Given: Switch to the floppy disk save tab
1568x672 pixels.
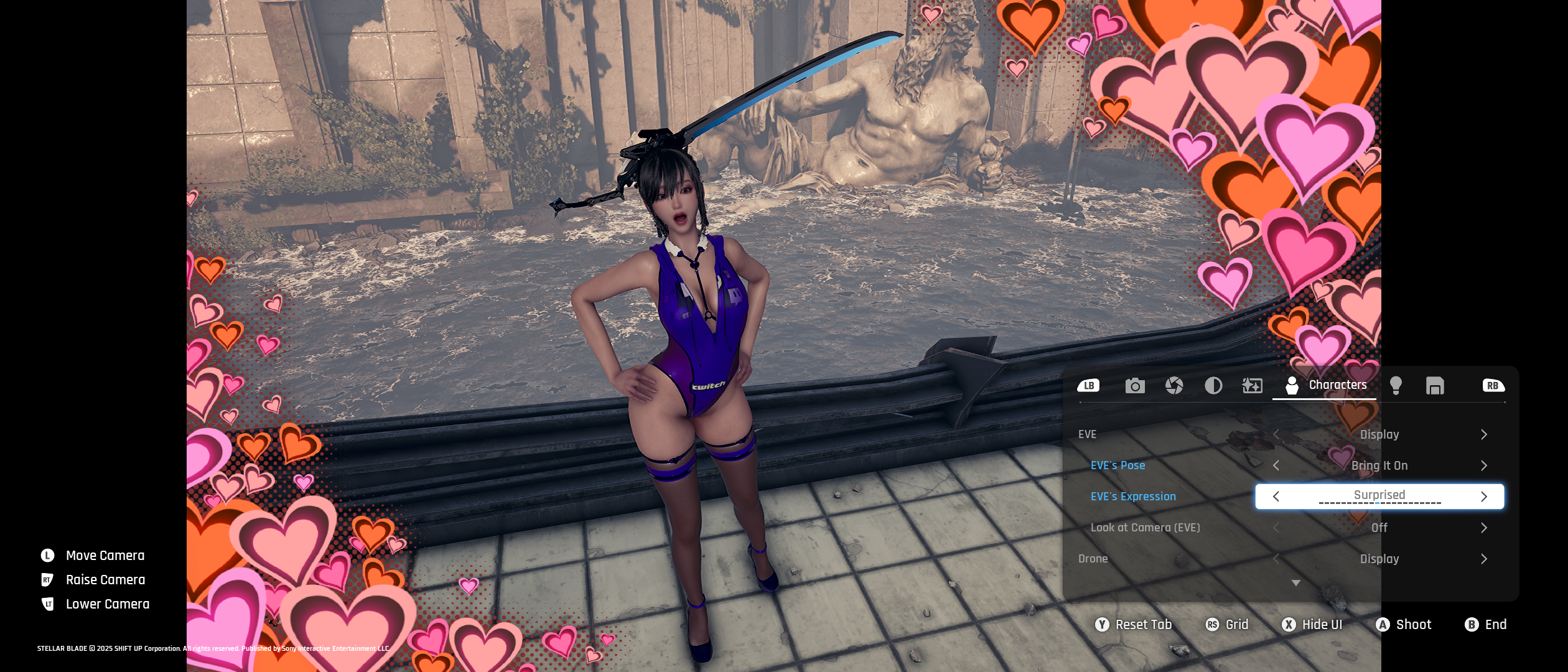Looking at the screenshot, I should pyautogui.click(x=1435, y=386).
